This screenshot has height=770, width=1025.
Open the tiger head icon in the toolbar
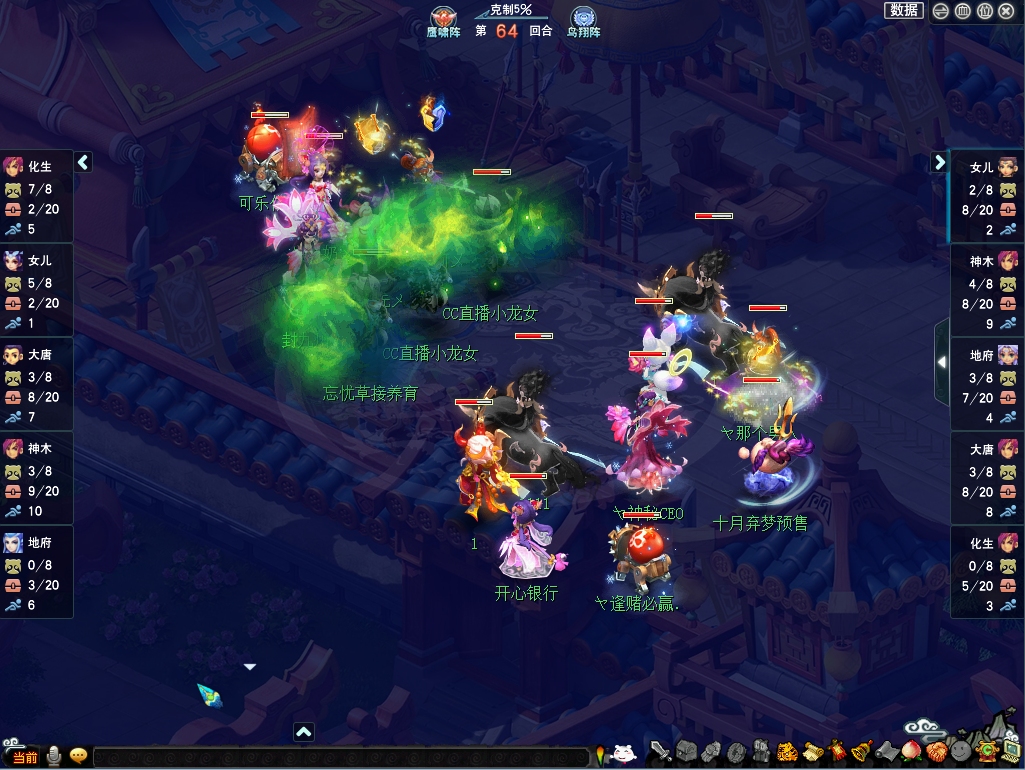786,750
